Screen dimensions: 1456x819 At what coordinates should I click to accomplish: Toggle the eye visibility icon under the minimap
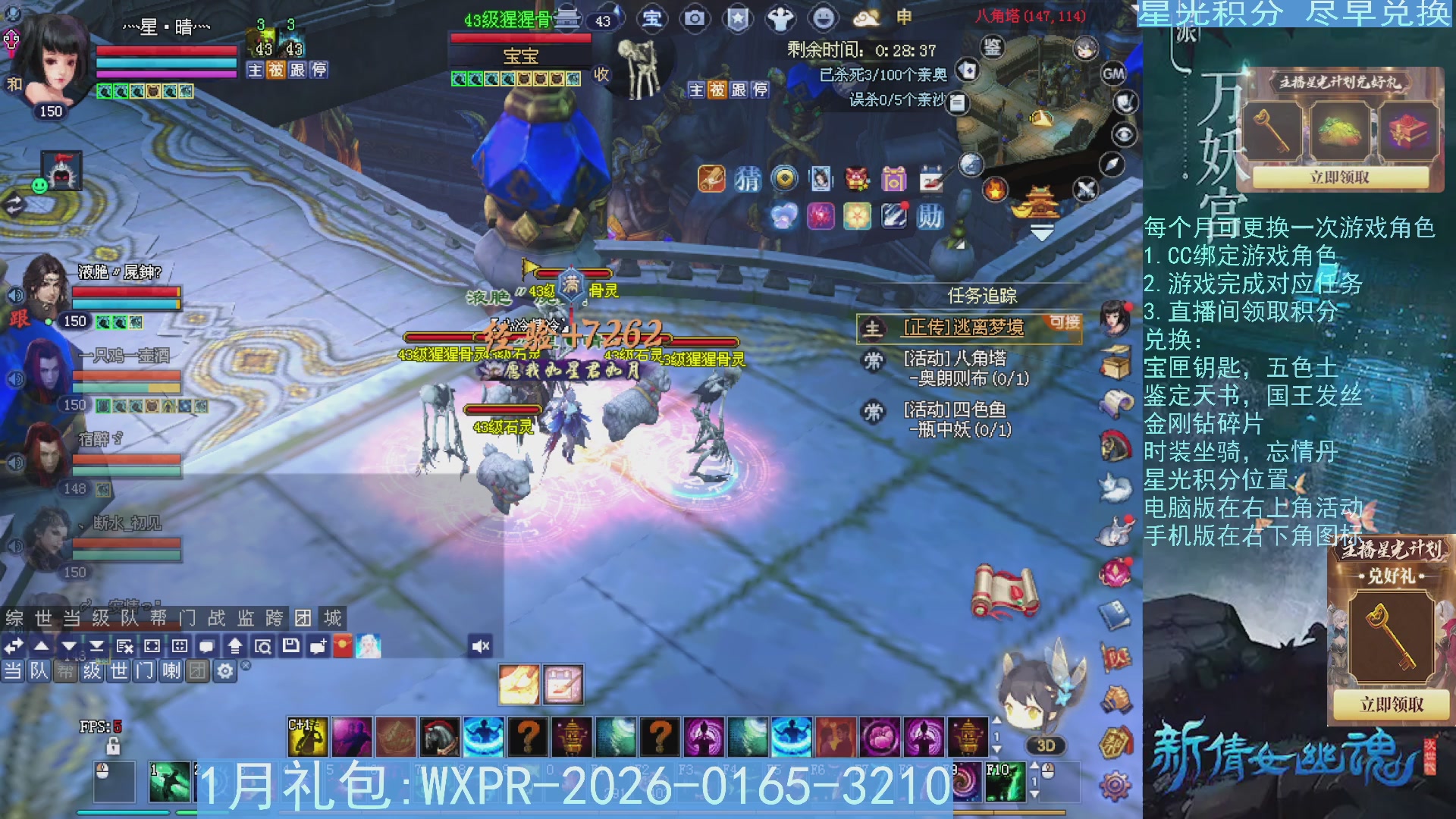pos(1125,133)
